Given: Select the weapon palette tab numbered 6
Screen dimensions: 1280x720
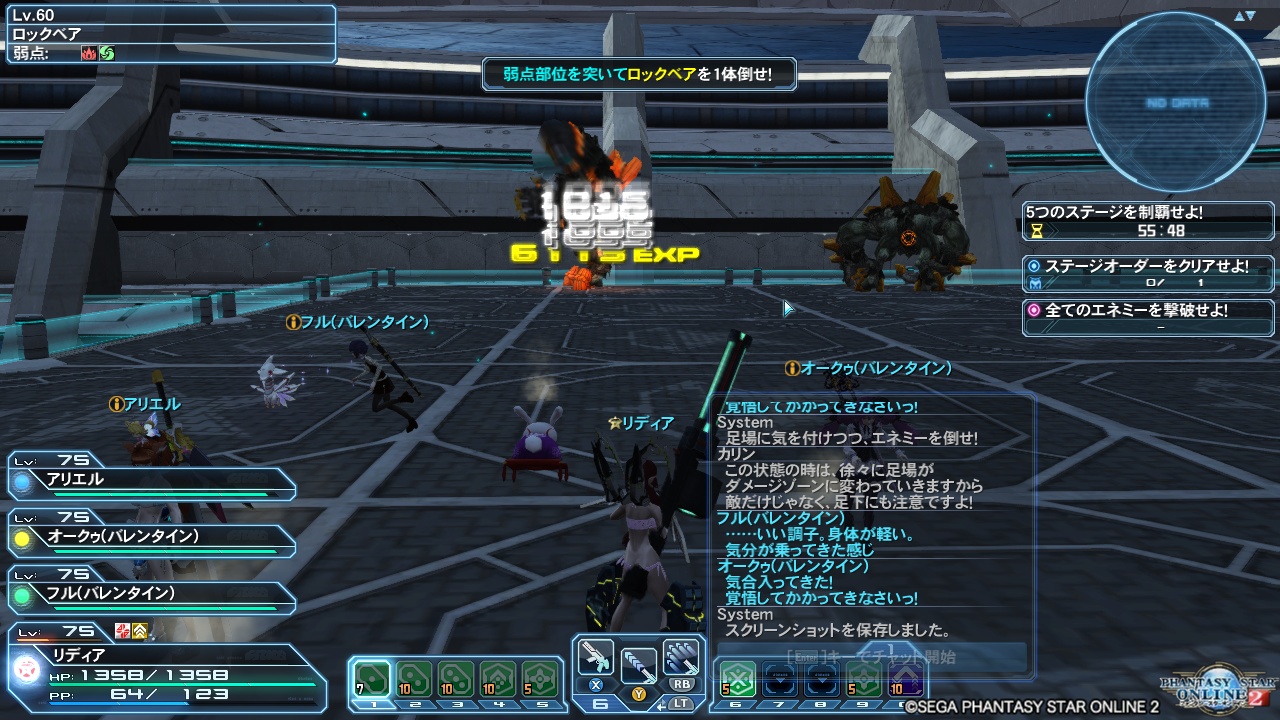Looking at the screenshot, I should coord(598,704).
